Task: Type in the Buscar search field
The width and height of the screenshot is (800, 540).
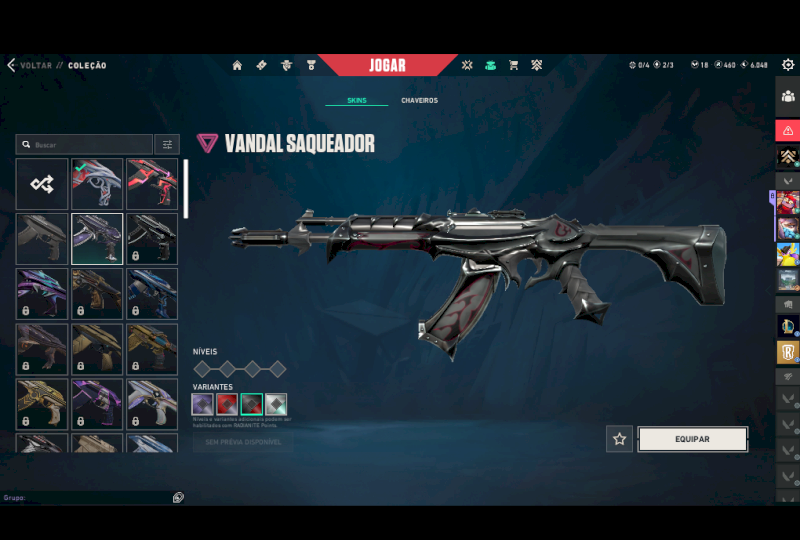Action: (88, 145)
